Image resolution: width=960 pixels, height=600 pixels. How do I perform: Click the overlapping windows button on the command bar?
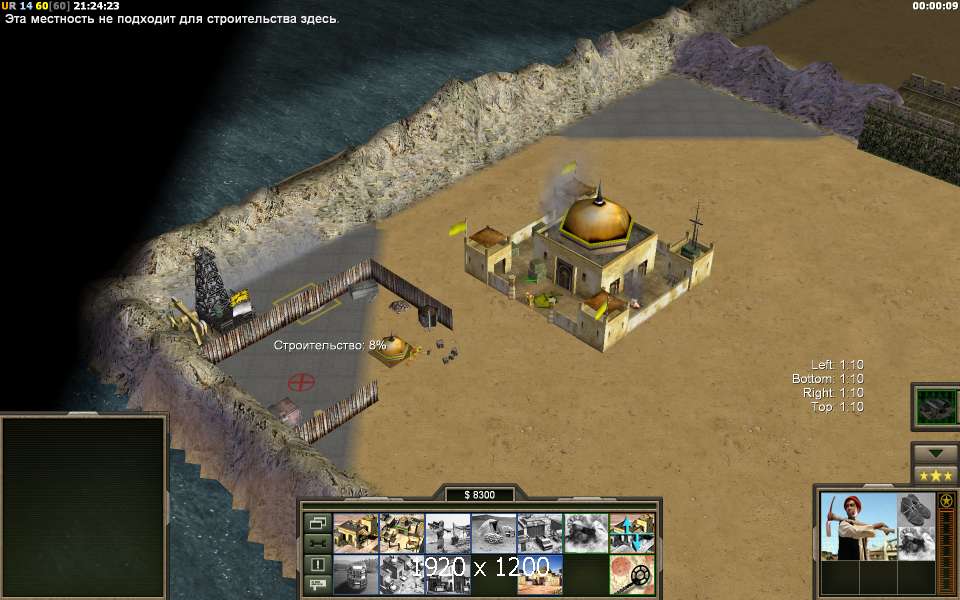click(317, 522)
